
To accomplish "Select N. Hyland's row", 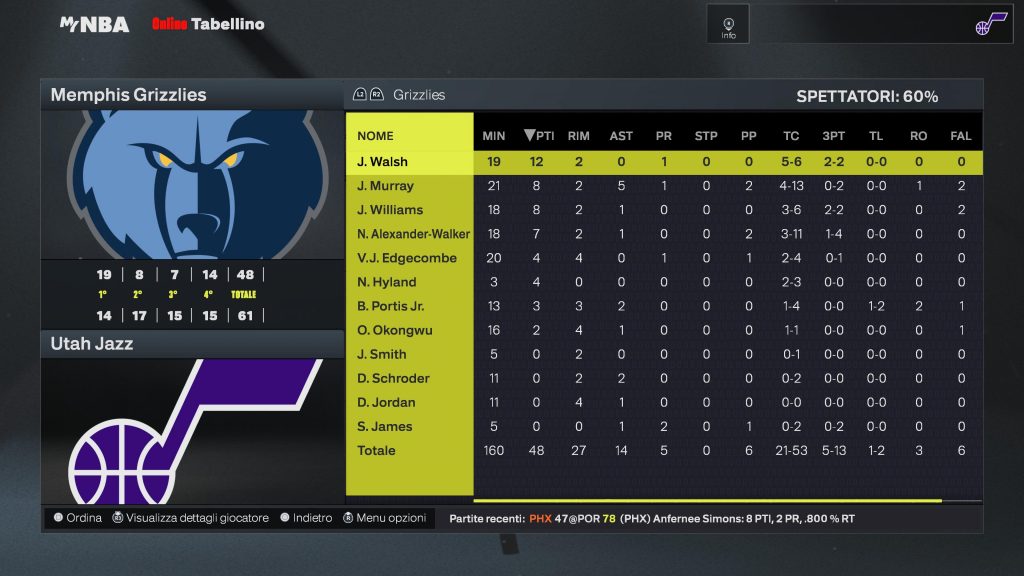I will [386, 282].
